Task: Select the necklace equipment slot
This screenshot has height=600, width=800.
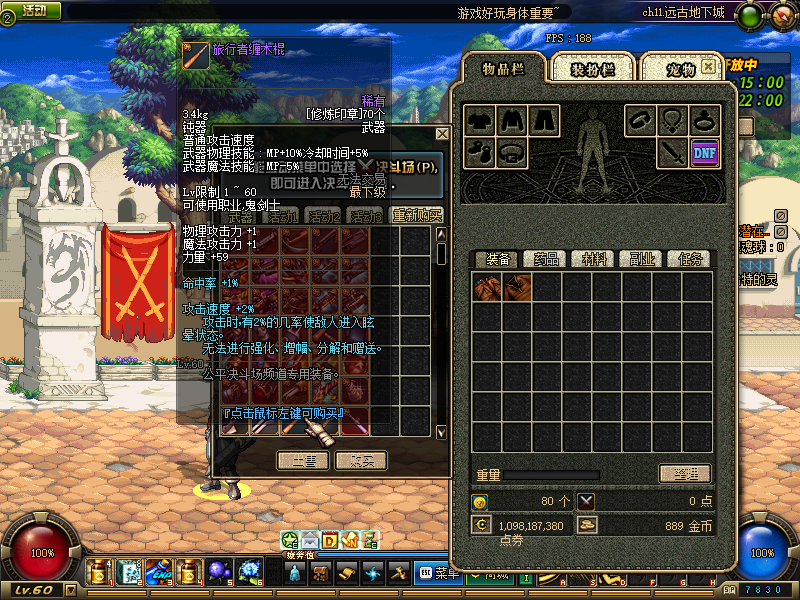Action: [x=672, y=120]
